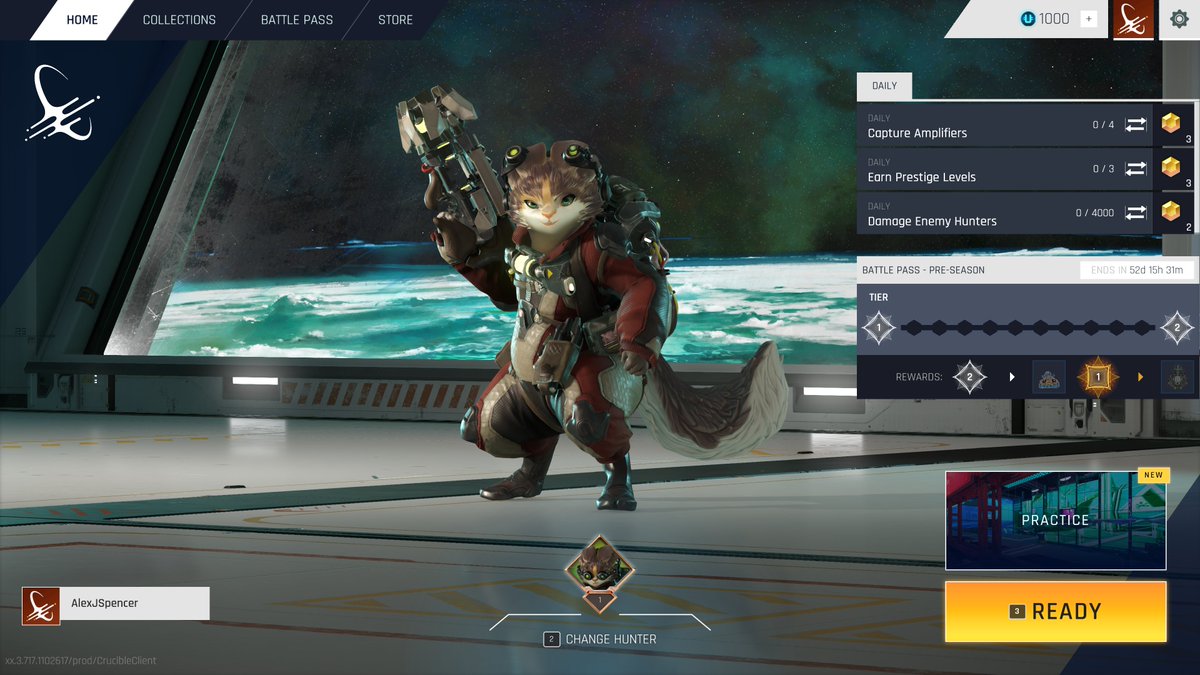Click the yellow Ready button
The height and width of the screenshot is (675, 1200).
[x=1055, y=611]
